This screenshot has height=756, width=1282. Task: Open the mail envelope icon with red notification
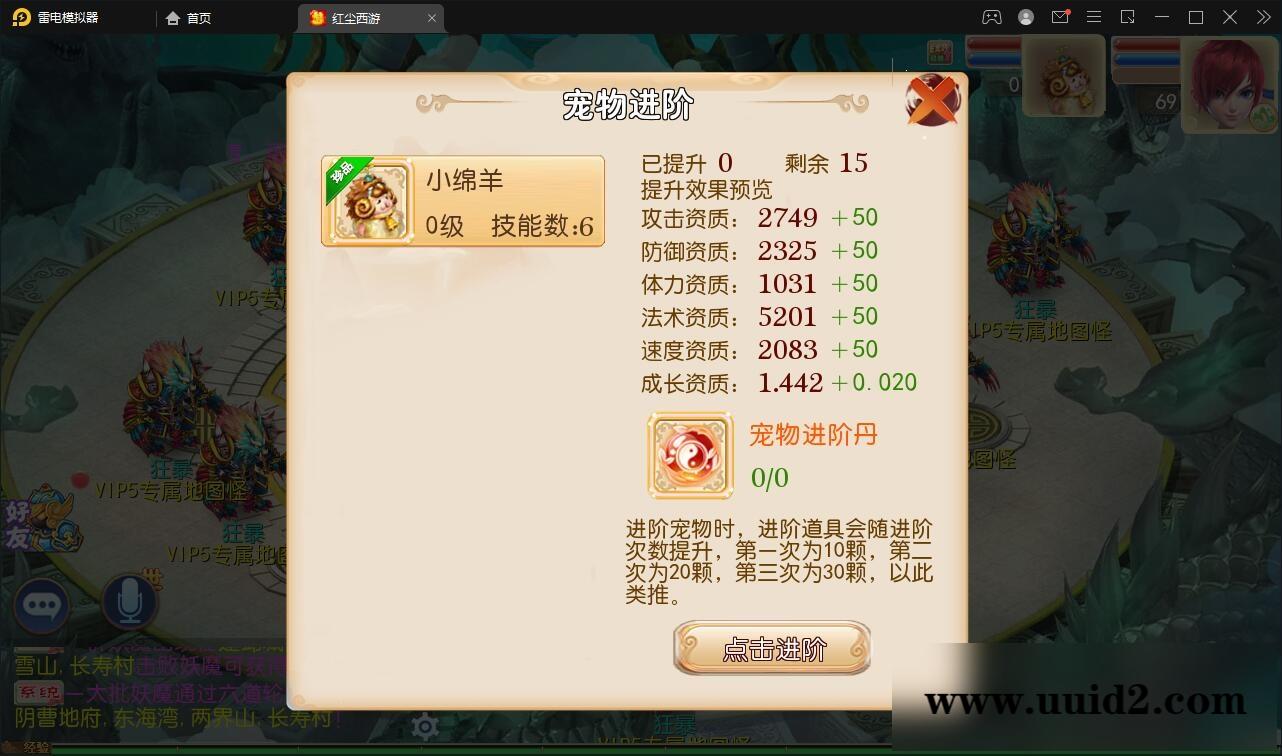pyautogui.click(x=1060, y=17)
